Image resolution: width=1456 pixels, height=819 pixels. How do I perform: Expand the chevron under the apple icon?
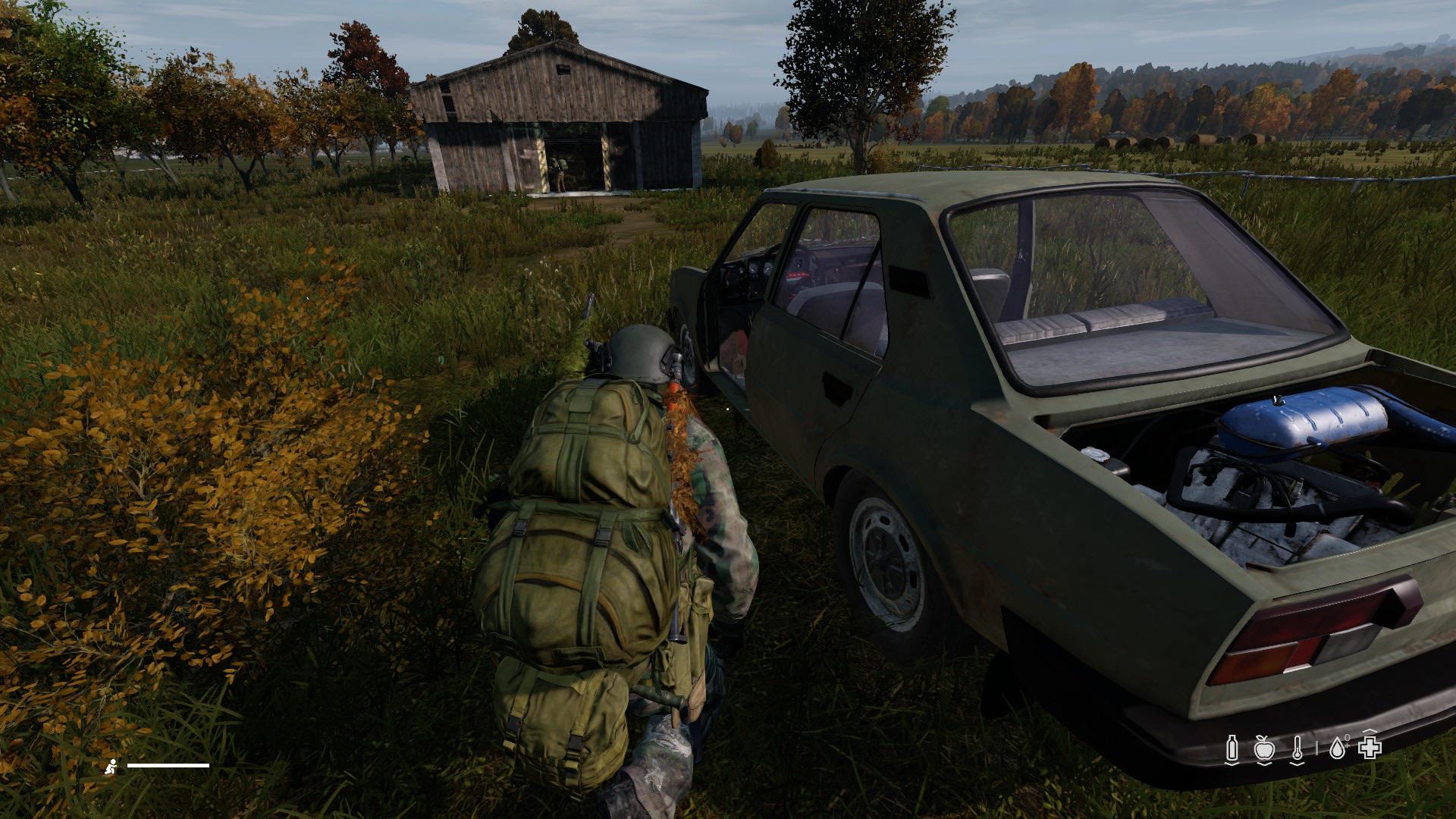(x=1264, y=764)
